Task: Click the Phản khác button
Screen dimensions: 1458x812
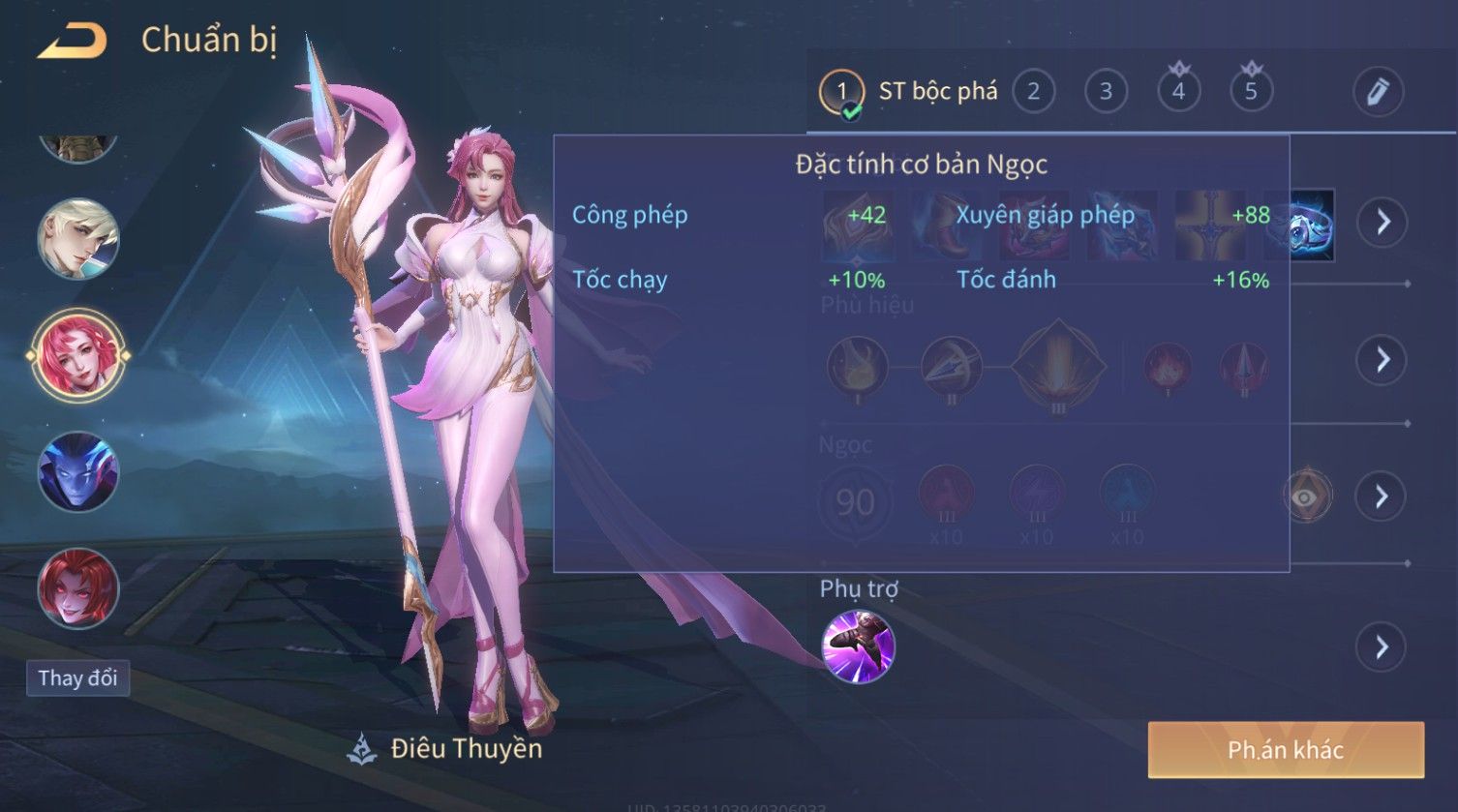Action: [x=1286, y=750]
